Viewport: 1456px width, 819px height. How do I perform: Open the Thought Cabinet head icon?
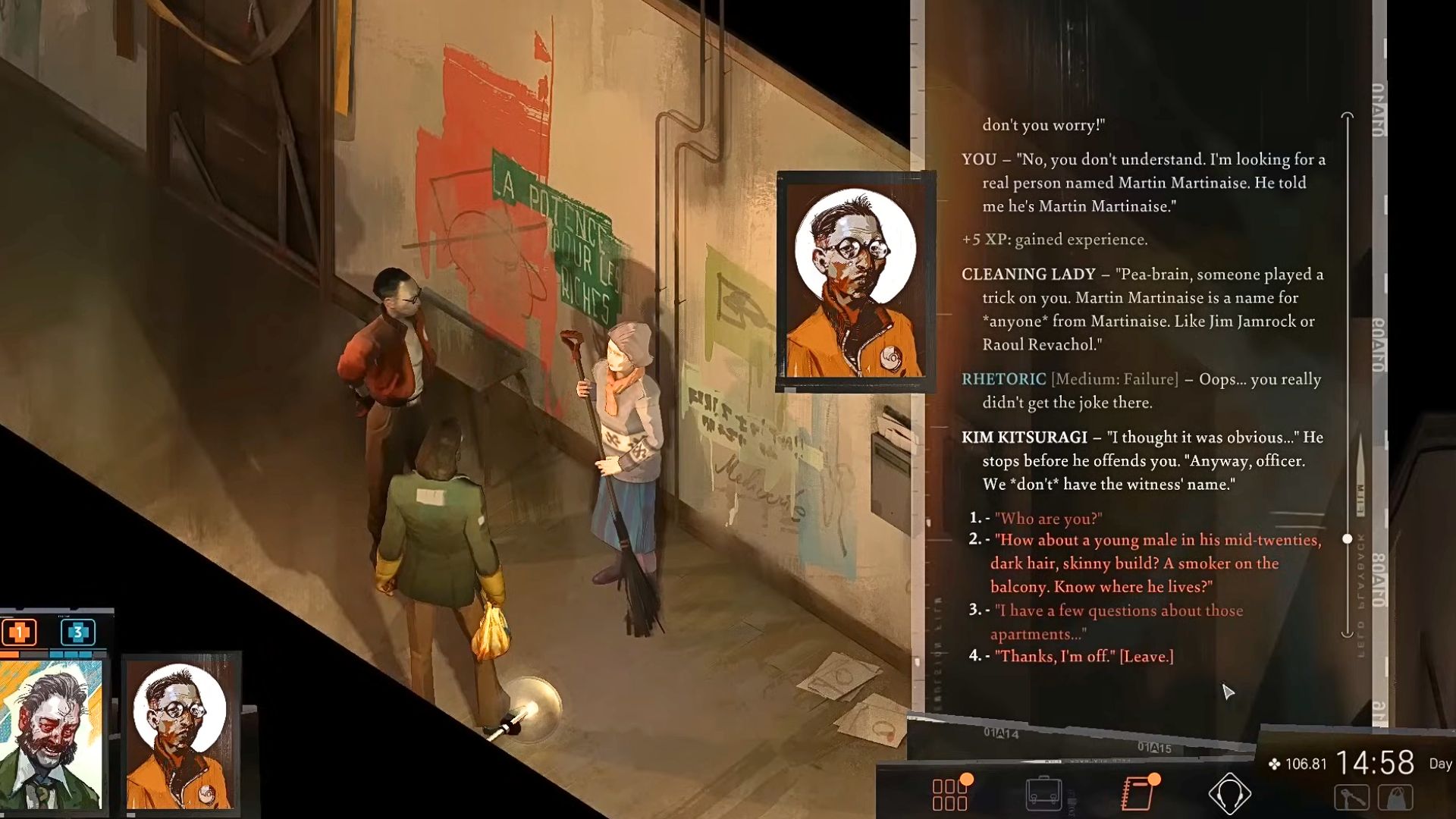tap(1228, 794)
